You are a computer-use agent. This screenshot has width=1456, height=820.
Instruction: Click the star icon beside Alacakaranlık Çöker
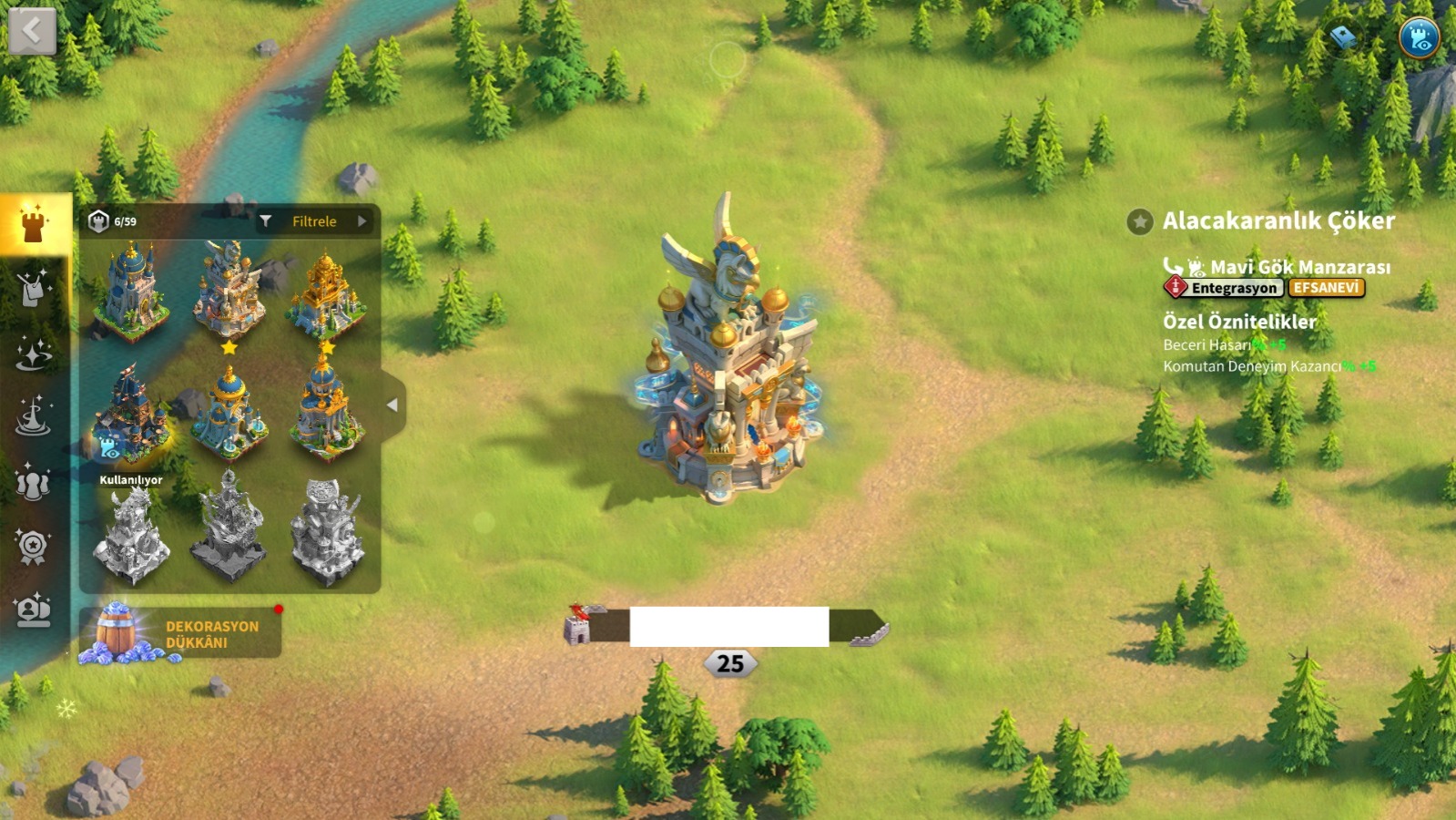pyautogui.click(x=1139, y=221)
